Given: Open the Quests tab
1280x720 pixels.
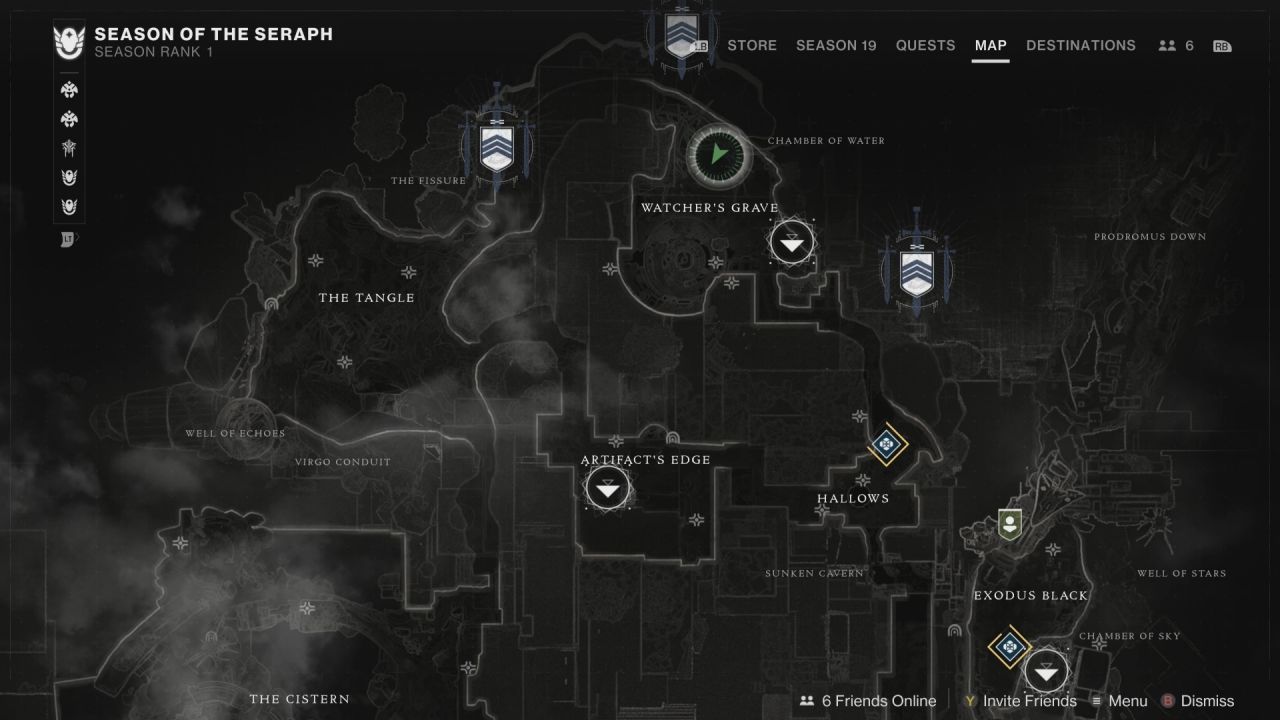Looking at the screenshot, I should click(925, 45).
